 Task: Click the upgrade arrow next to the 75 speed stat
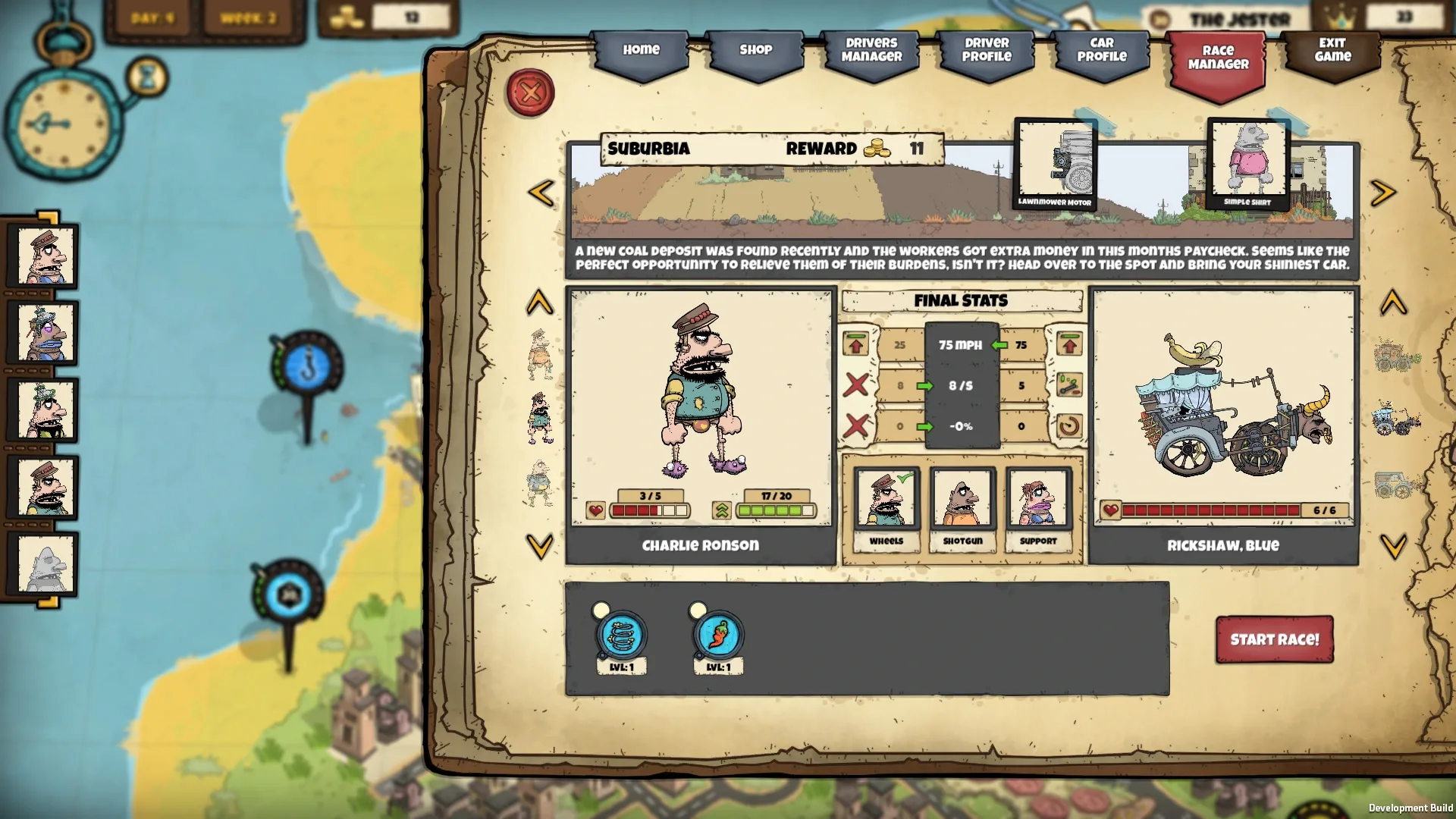click(x=1070, y=344)
